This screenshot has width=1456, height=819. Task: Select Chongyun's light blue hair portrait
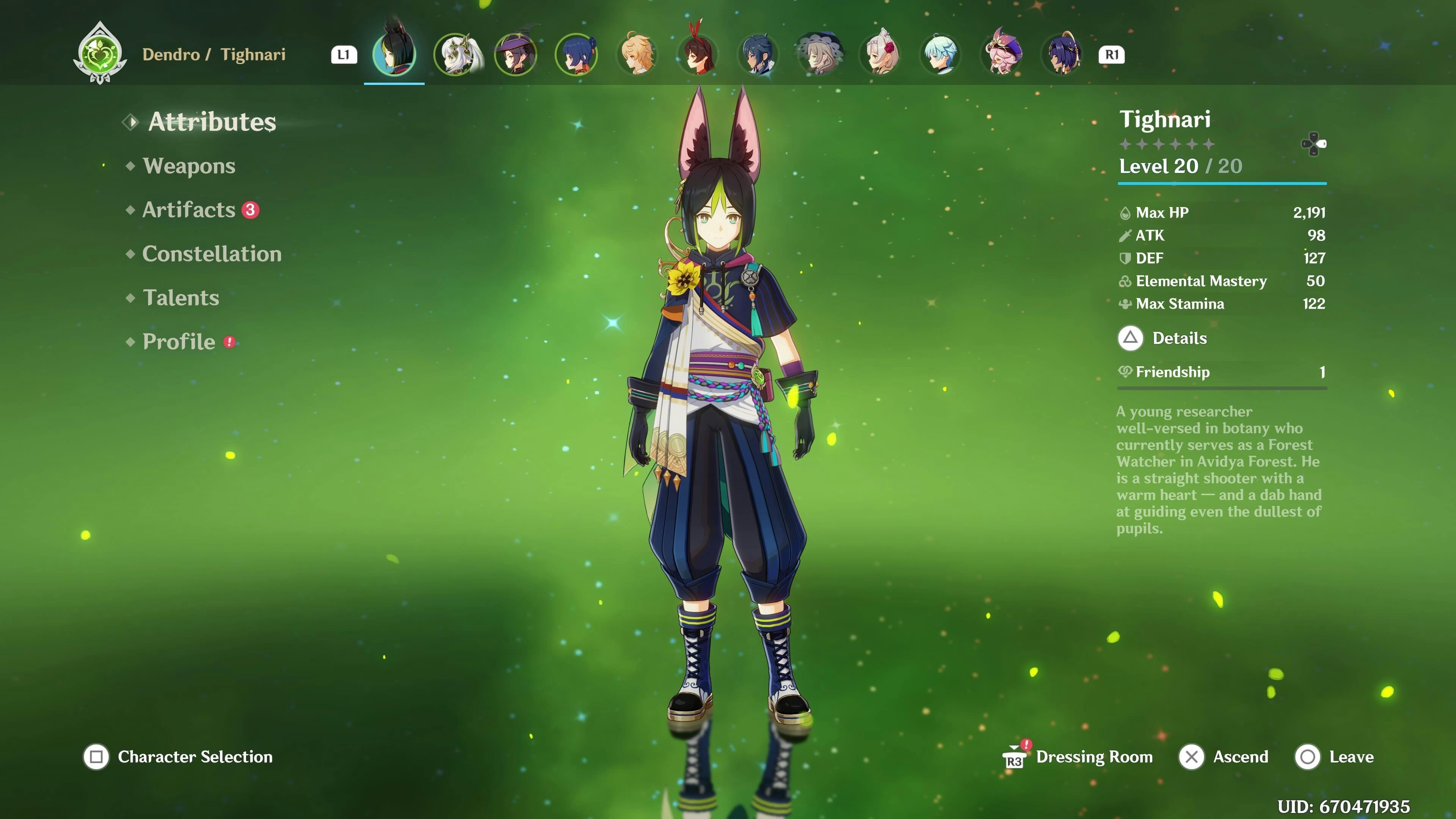(x=941, y=54)
